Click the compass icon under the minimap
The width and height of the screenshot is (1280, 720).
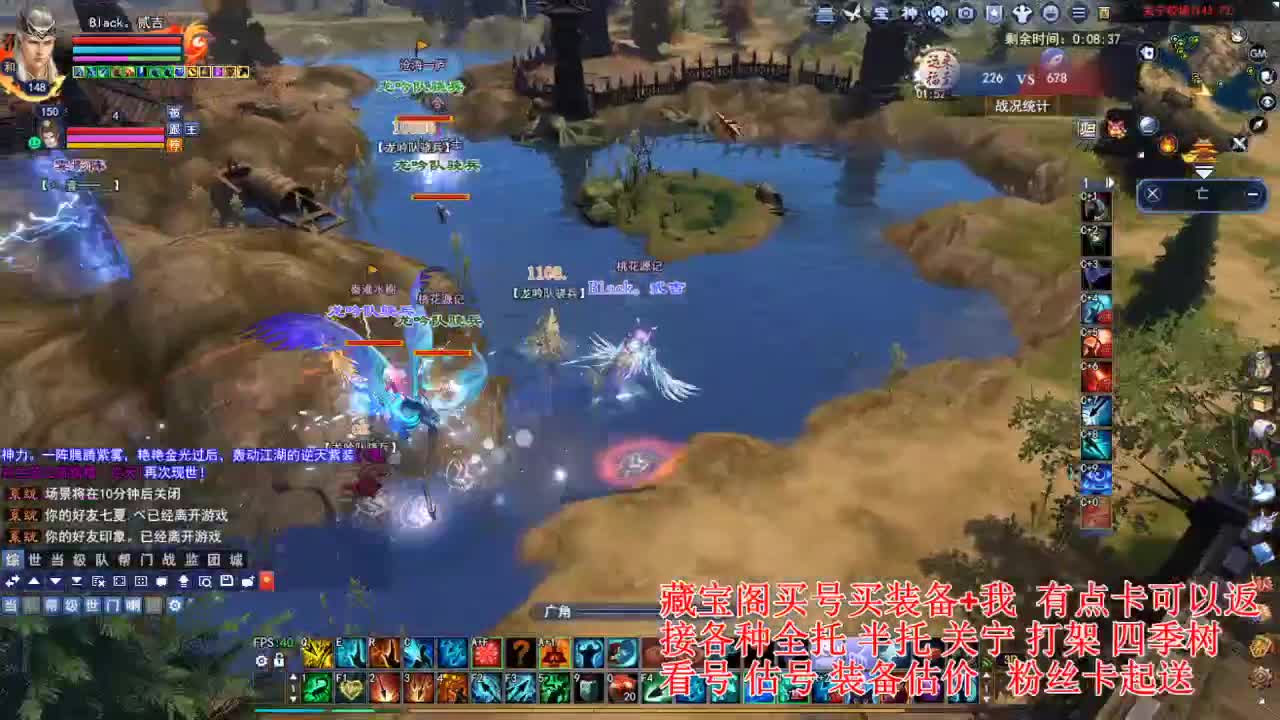pyautogui.click(x=1256, y=126)
